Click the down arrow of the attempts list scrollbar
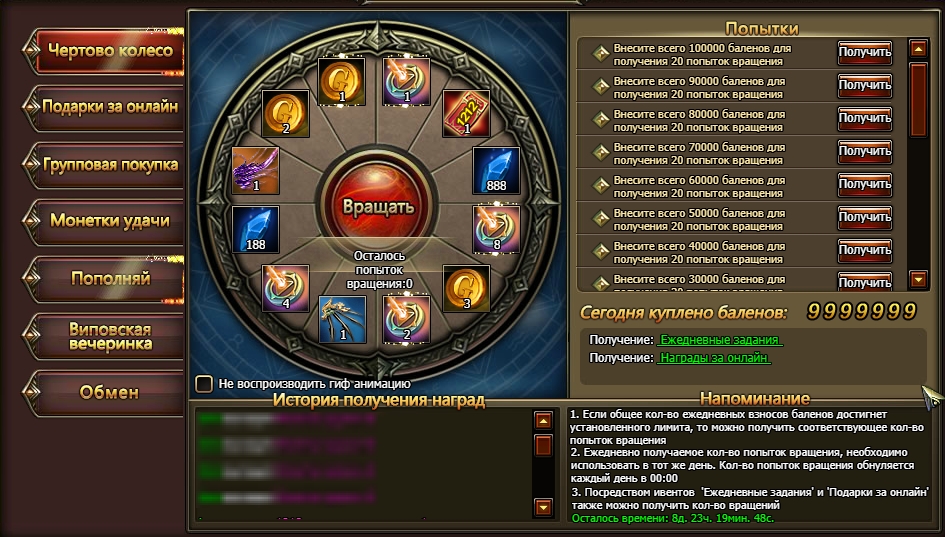This screenshot has height=537, width=945. click(x=918, y=279)
